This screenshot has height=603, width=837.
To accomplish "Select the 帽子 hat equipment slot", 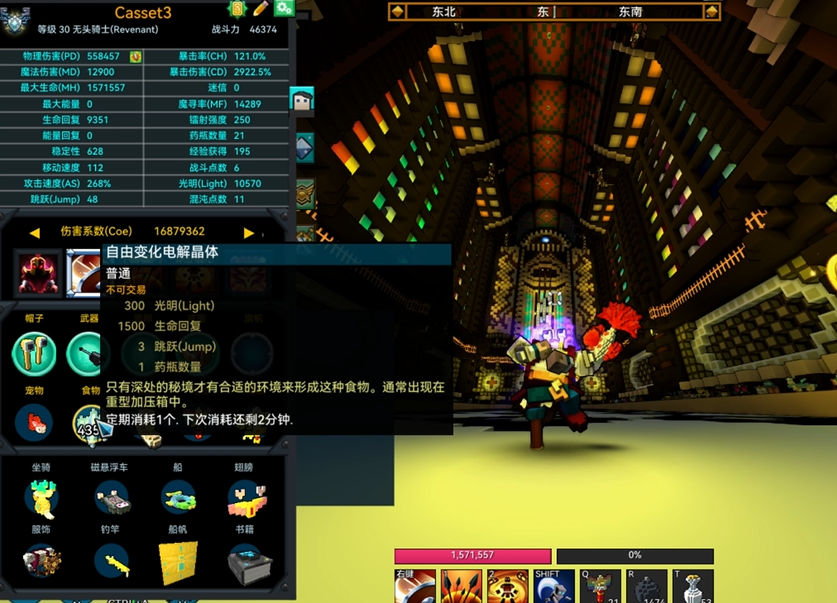I will 34,353.
